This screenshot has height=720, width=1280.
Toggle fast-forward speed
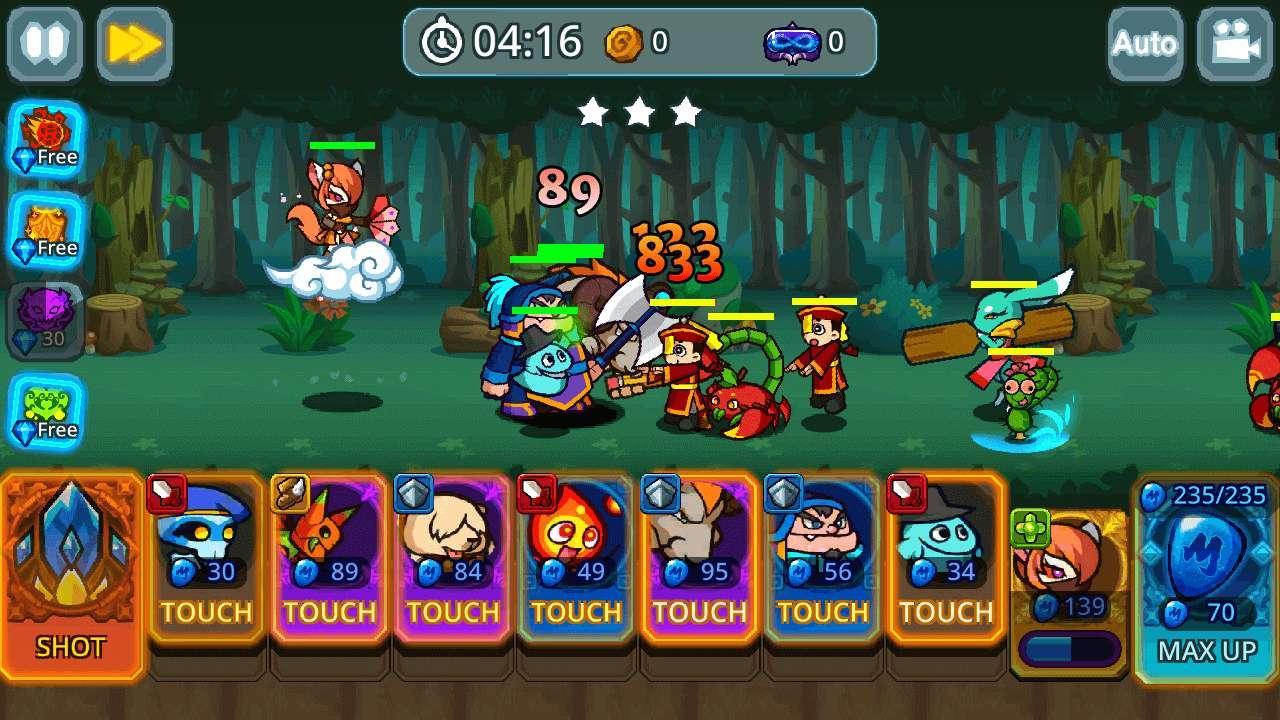click(134, 44)
